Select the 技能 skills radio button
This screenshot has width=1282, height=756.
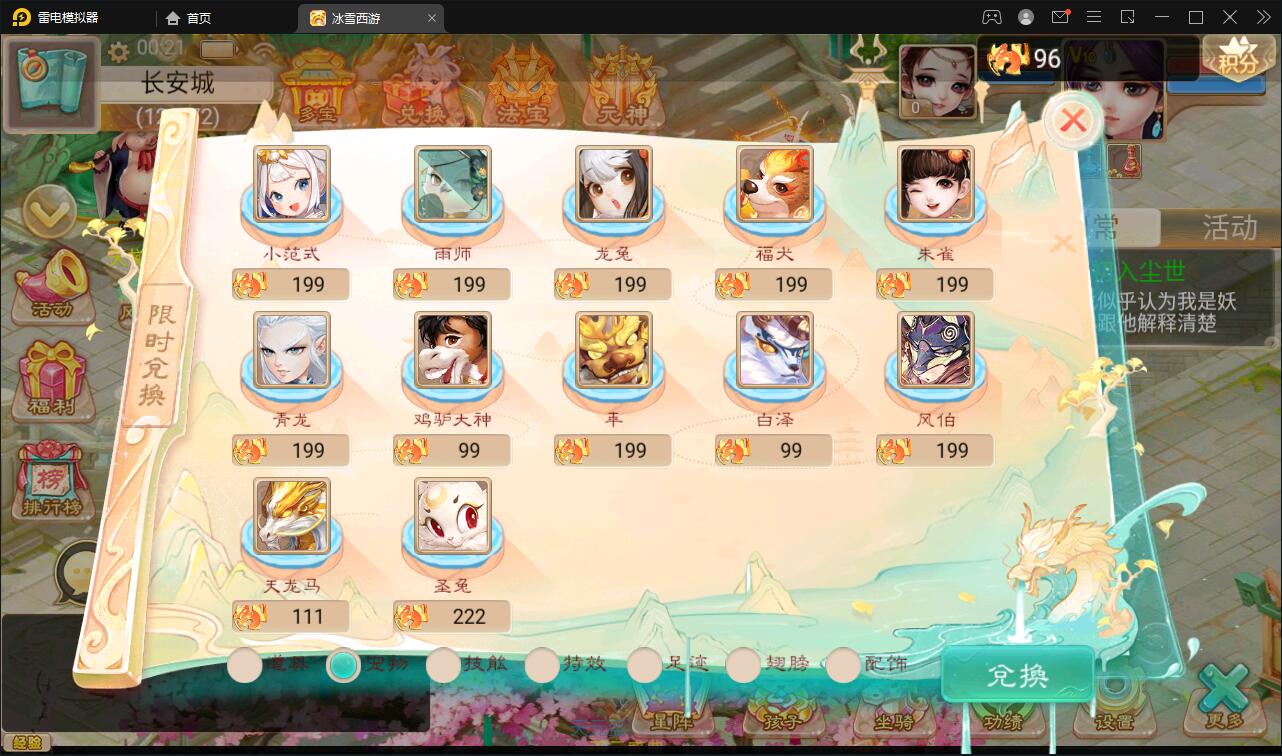[443, 664]
